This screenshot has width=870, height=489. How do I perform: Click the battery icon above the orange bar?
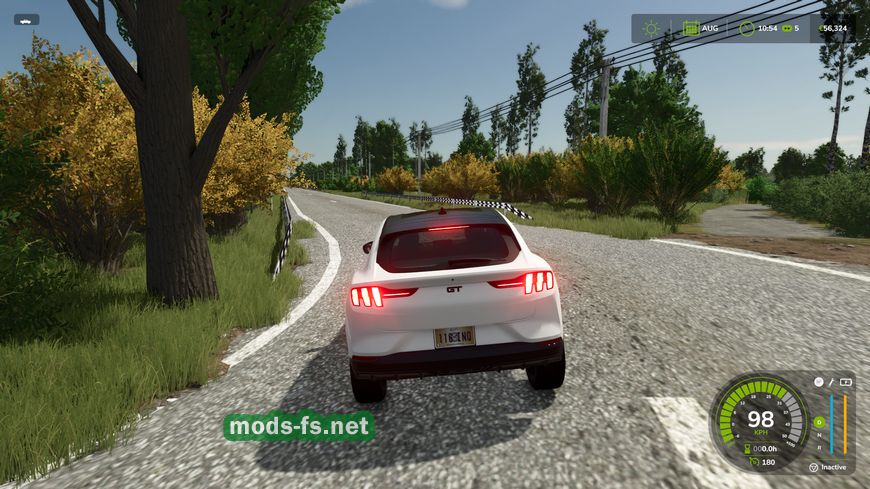tap(845, 382)
